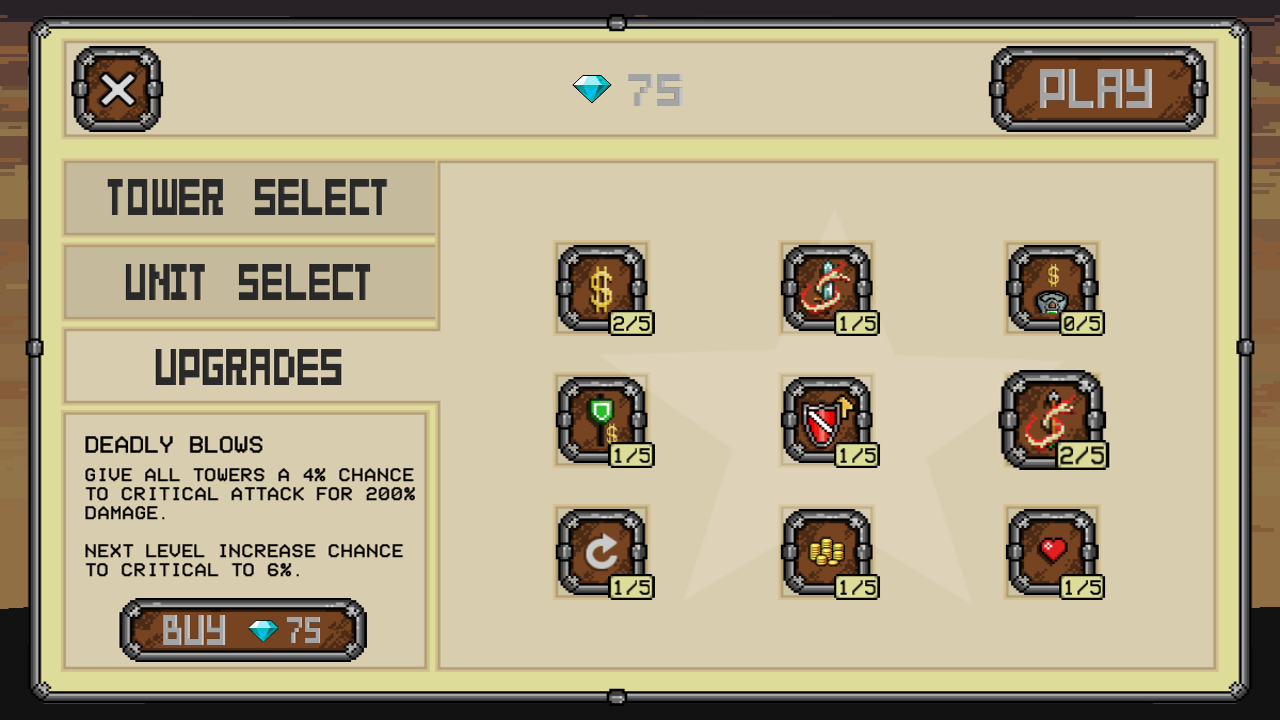Select the UPGRADES tab

(x=250, y=366)
